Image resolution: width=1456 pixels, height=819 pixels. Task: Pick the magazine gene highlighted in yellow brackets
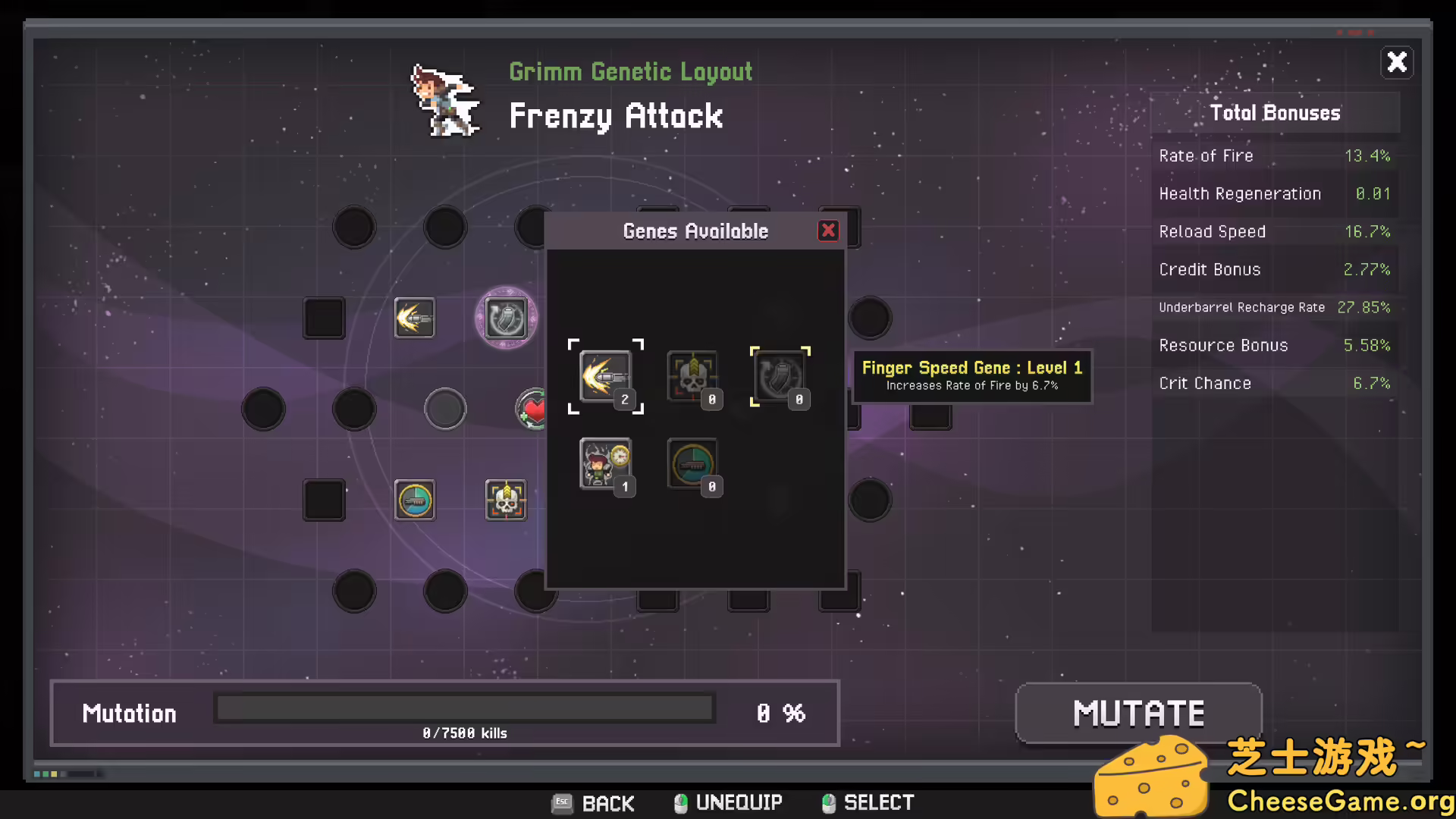click(780, 376)
